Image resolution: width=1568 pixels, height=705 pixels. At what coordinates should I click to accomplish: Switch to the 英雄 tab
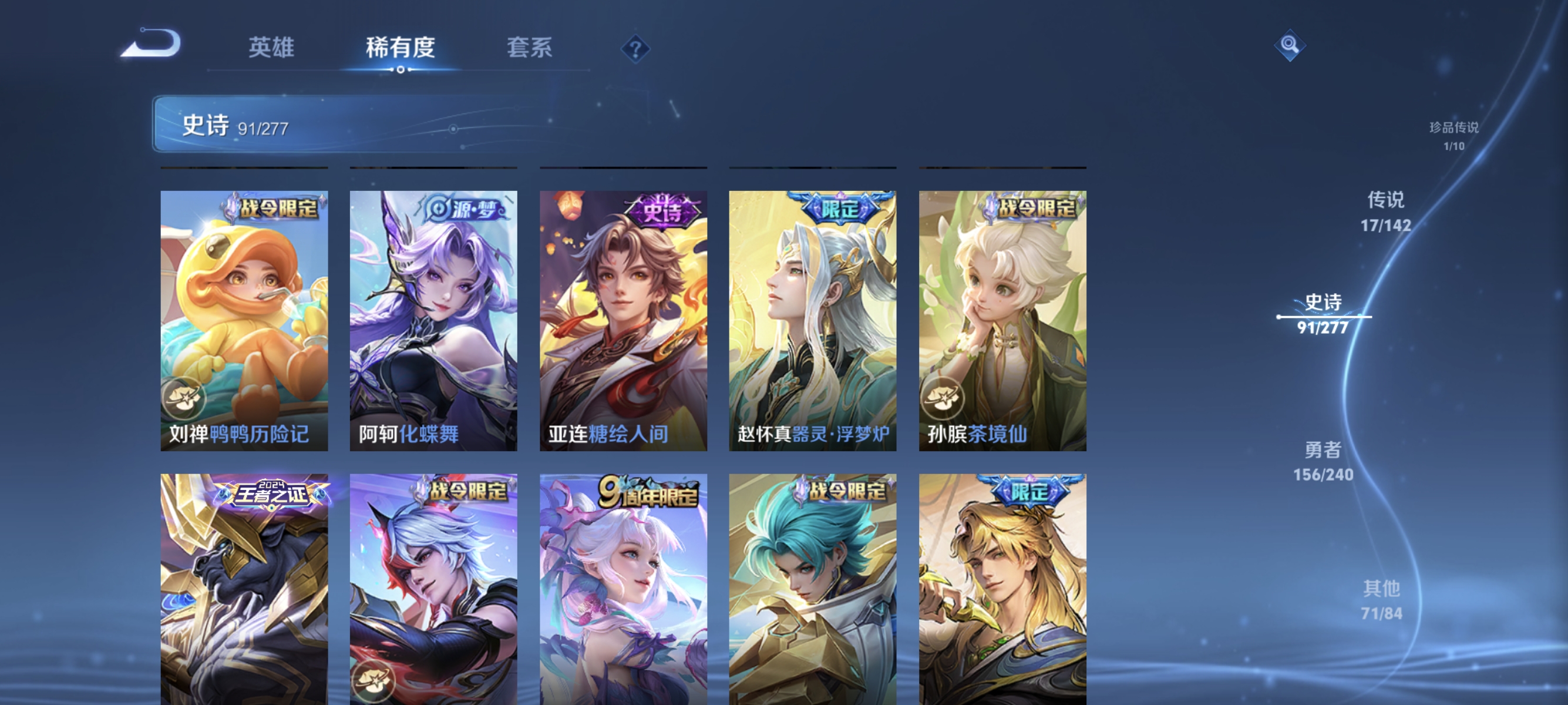point(271,47)
